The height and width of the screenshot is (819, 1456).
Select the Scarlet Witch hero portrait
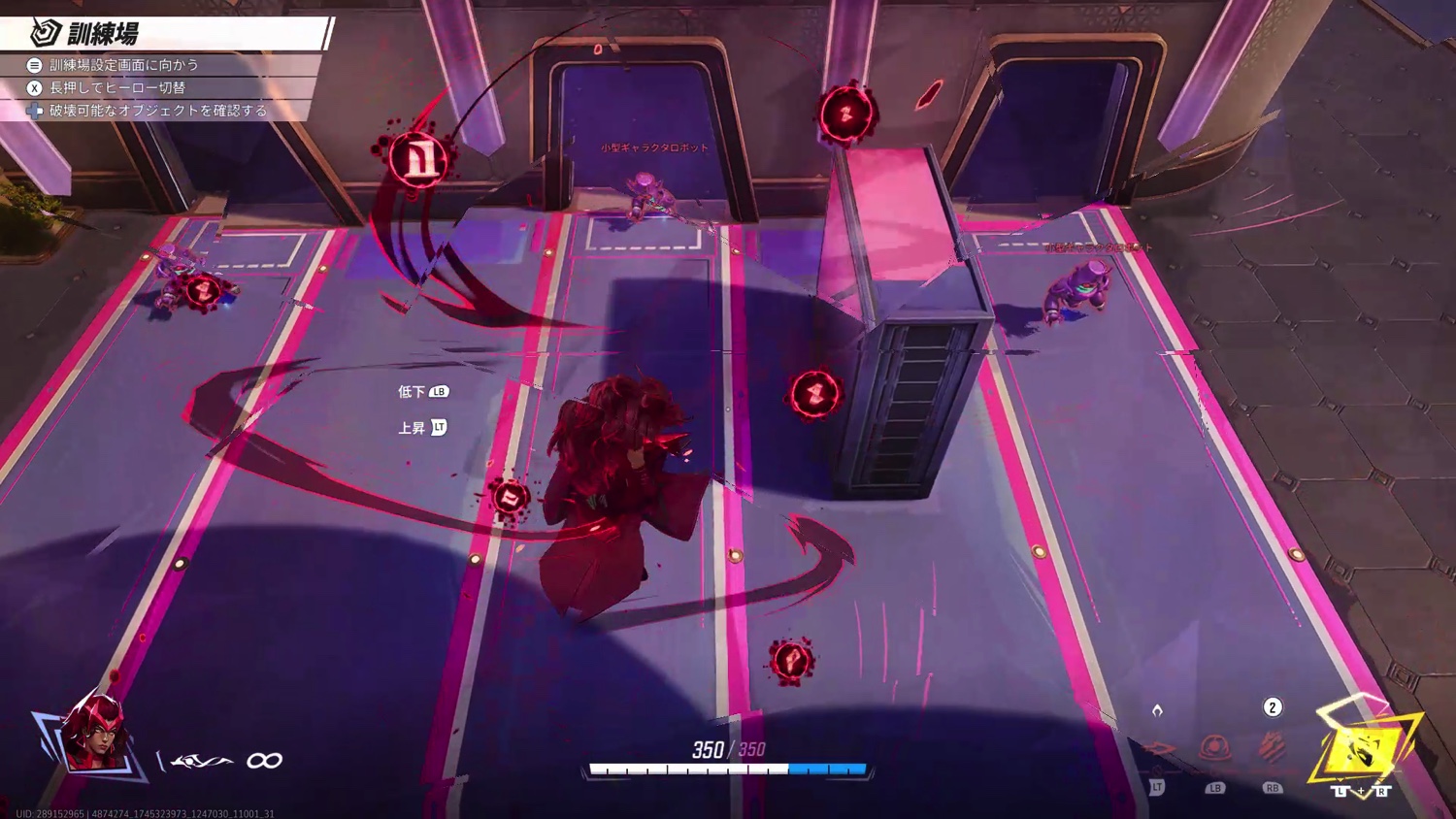tap(94, 735)
